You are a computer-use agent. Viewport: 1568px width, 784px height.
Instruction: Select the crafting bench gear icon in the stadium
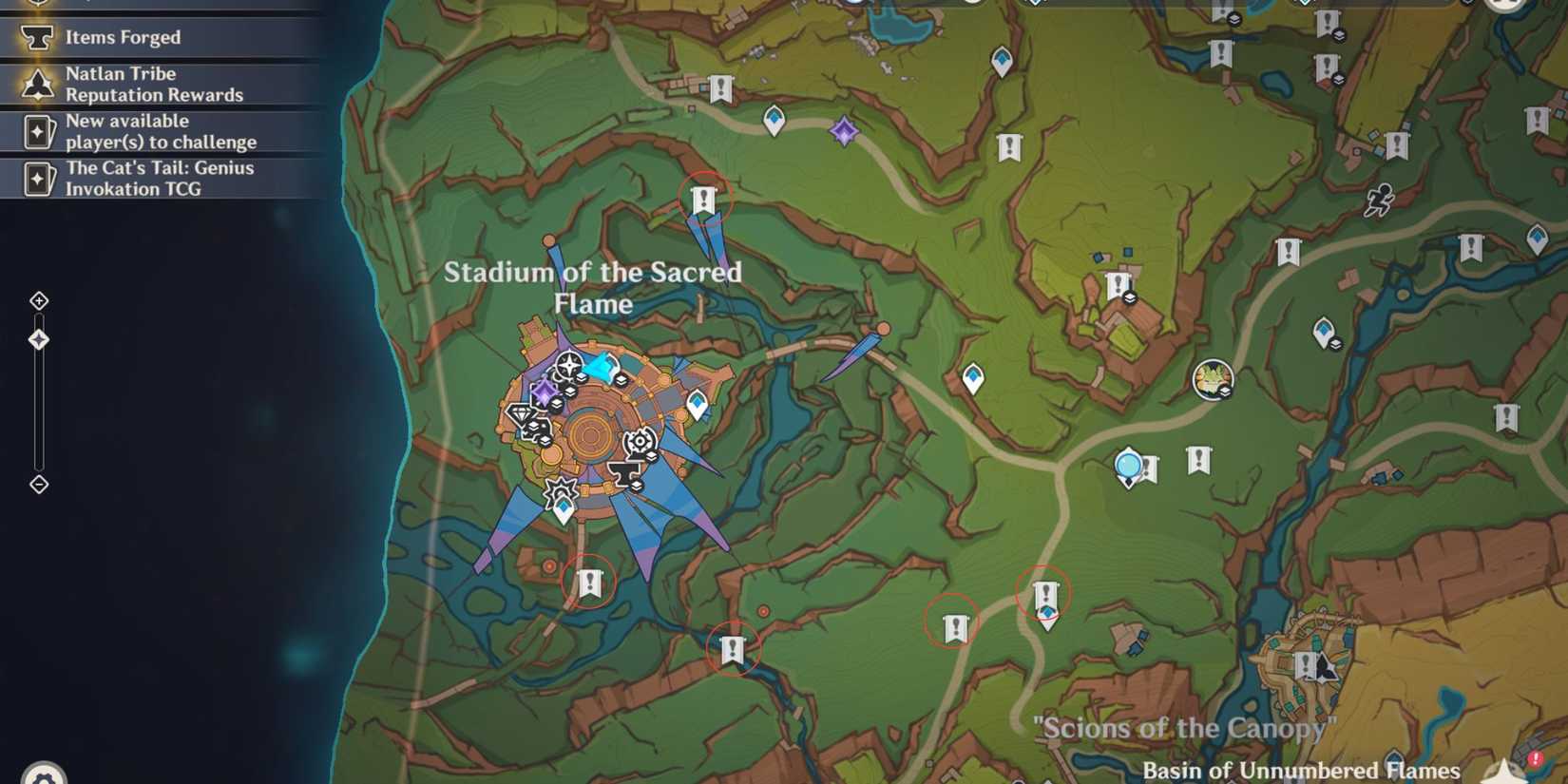640,441
